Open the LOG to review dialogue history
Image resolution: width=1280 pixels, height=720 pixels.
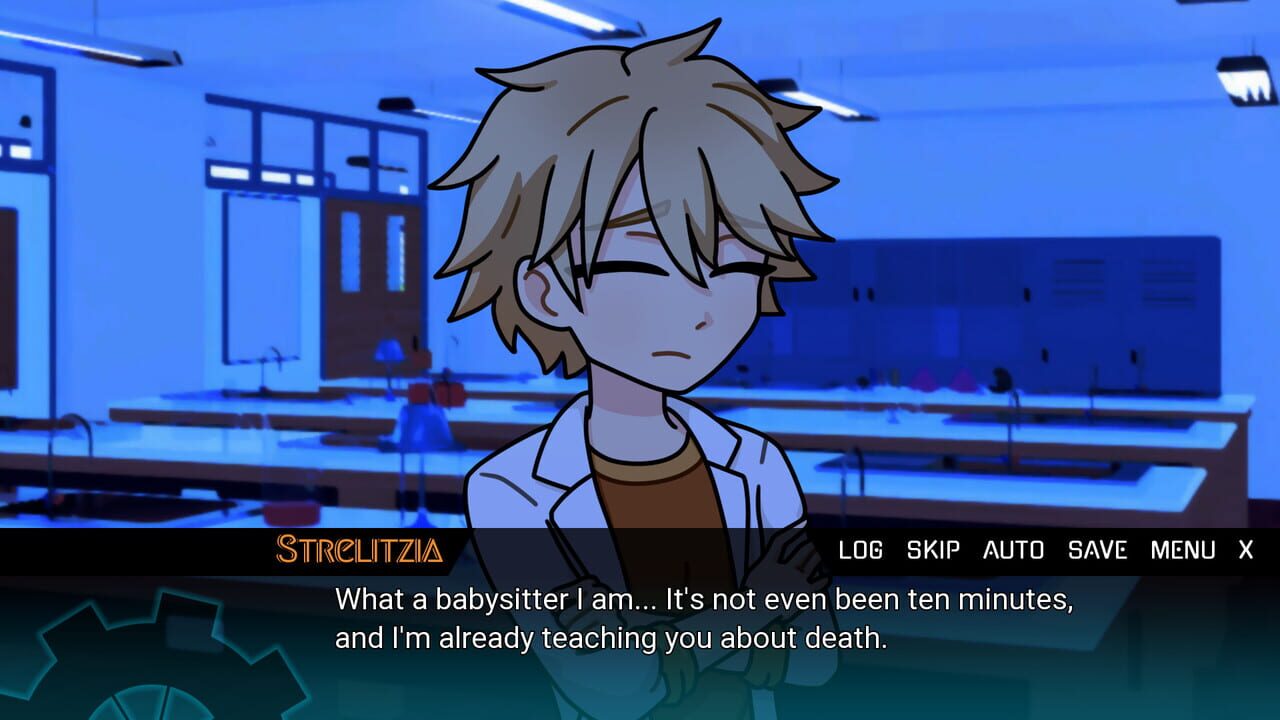[863, 550]
